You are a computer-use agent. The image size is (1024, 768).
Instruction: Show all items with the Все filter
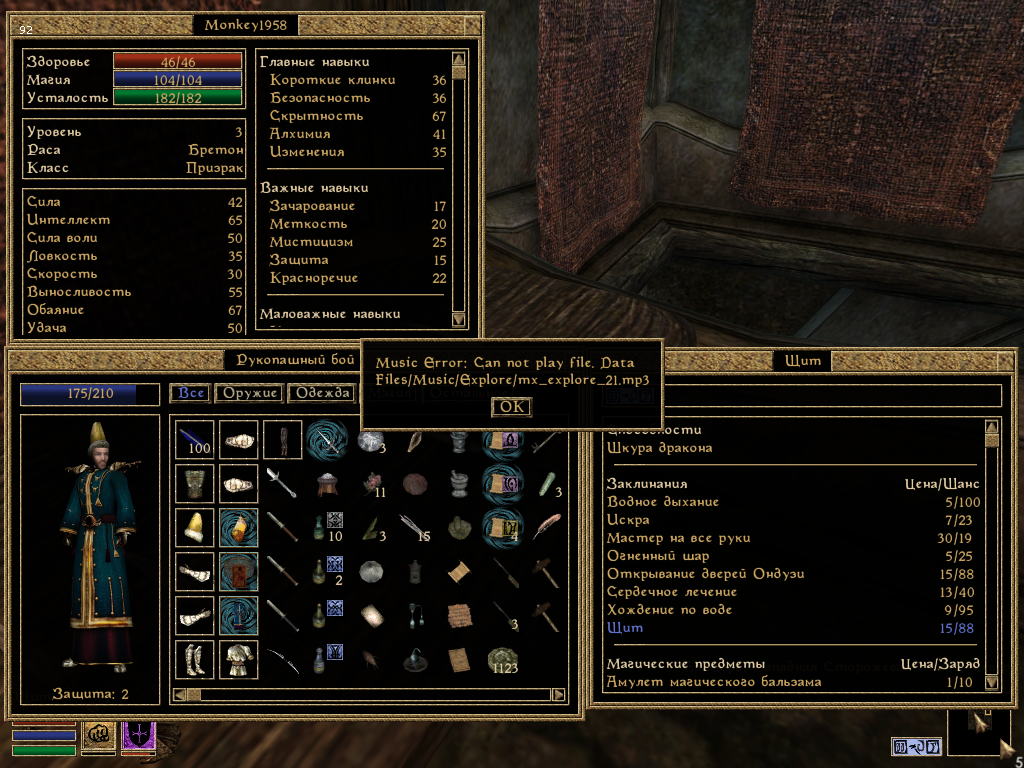pos(191,393)
